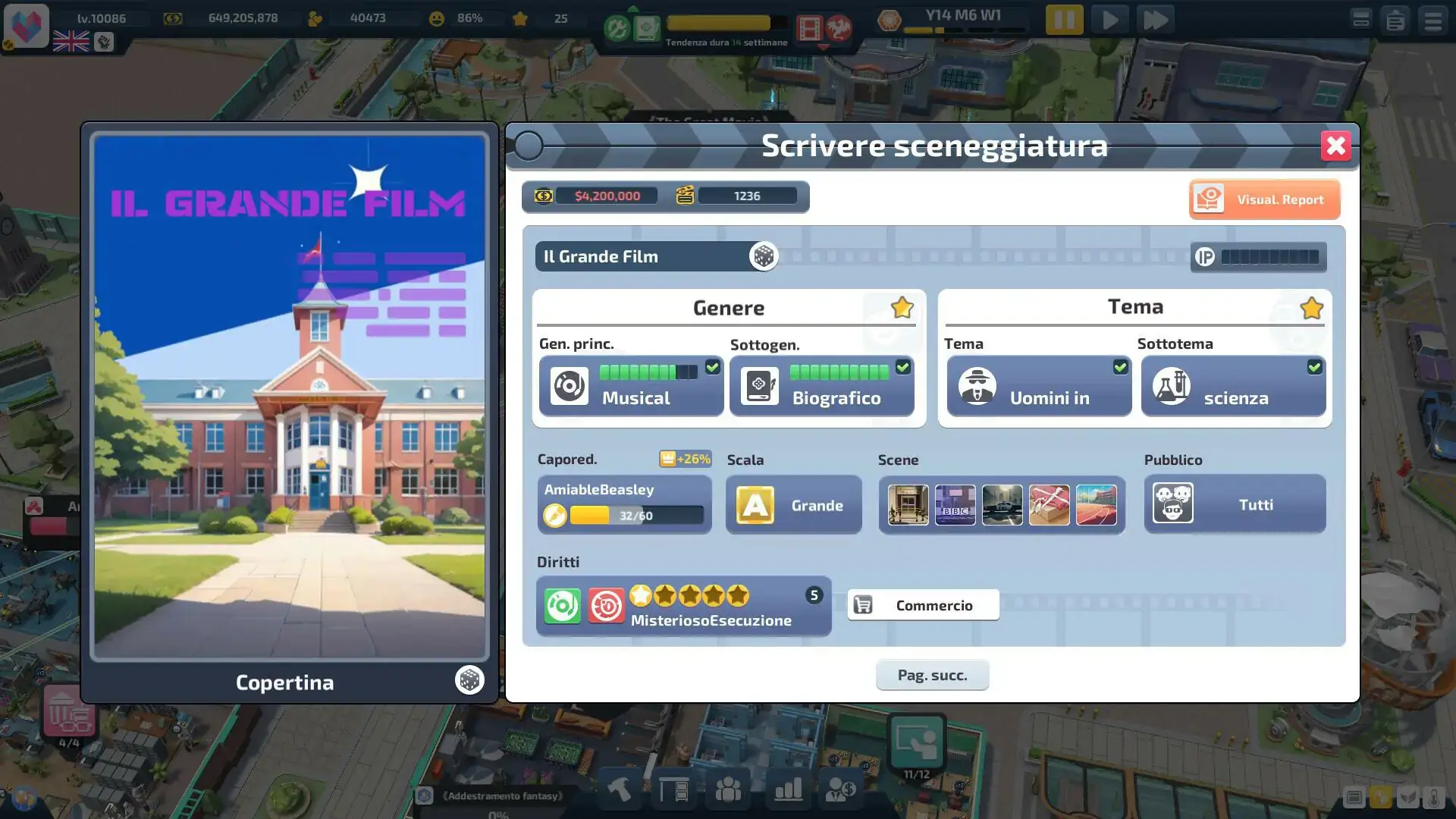Randomize the film title with the dice

pos(763,256)
